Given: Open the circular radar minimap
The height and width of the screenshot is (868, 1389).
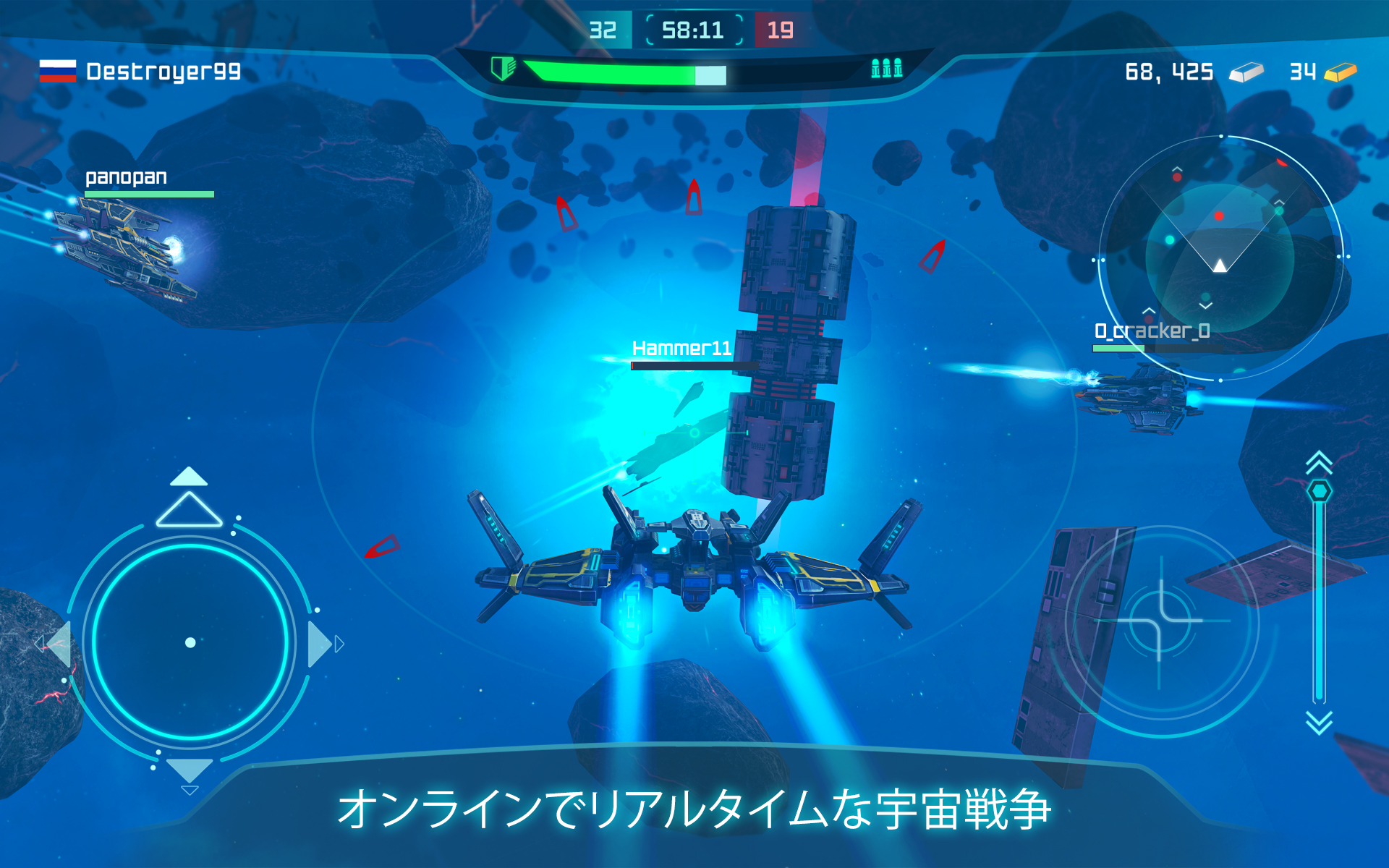Looking at the screenshot, I should [1221, 257].
